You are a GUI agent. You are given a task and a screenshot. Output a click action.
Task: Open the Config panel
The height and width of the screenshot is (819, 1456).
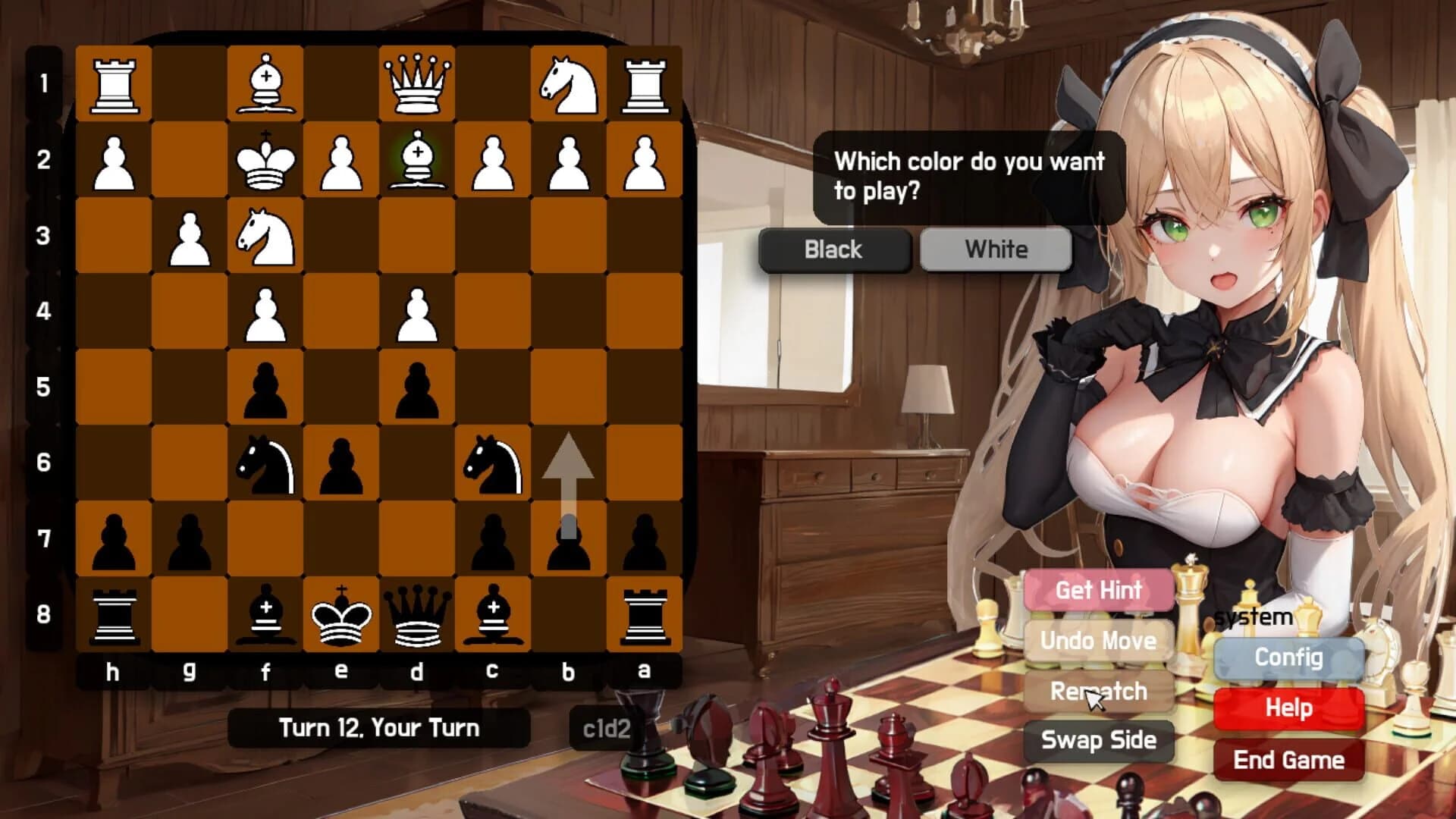coord(1288,658)
